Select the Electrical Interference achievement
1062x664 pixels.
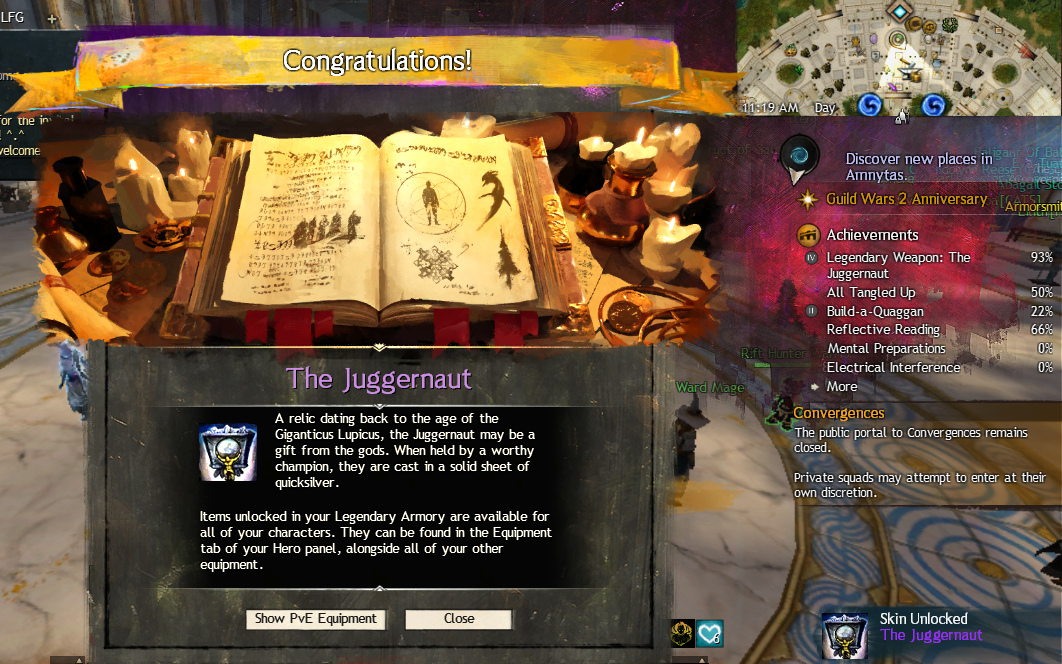[893, 368]
